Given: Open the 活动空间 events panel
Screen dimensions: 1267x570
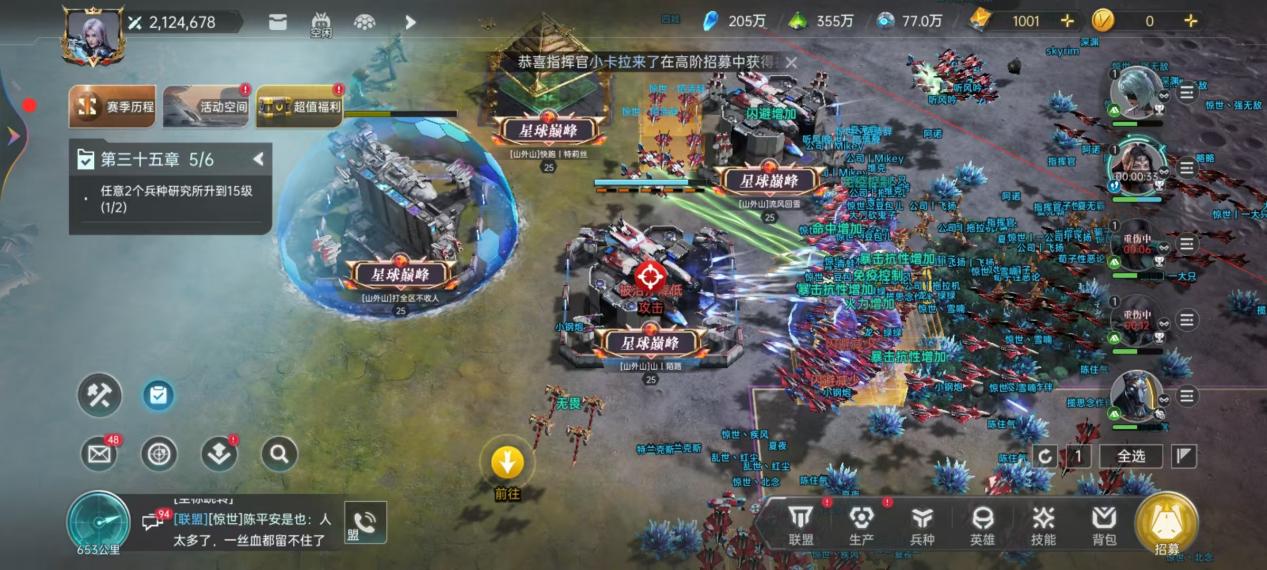Looking at the screenshot, I should point(206,106).
